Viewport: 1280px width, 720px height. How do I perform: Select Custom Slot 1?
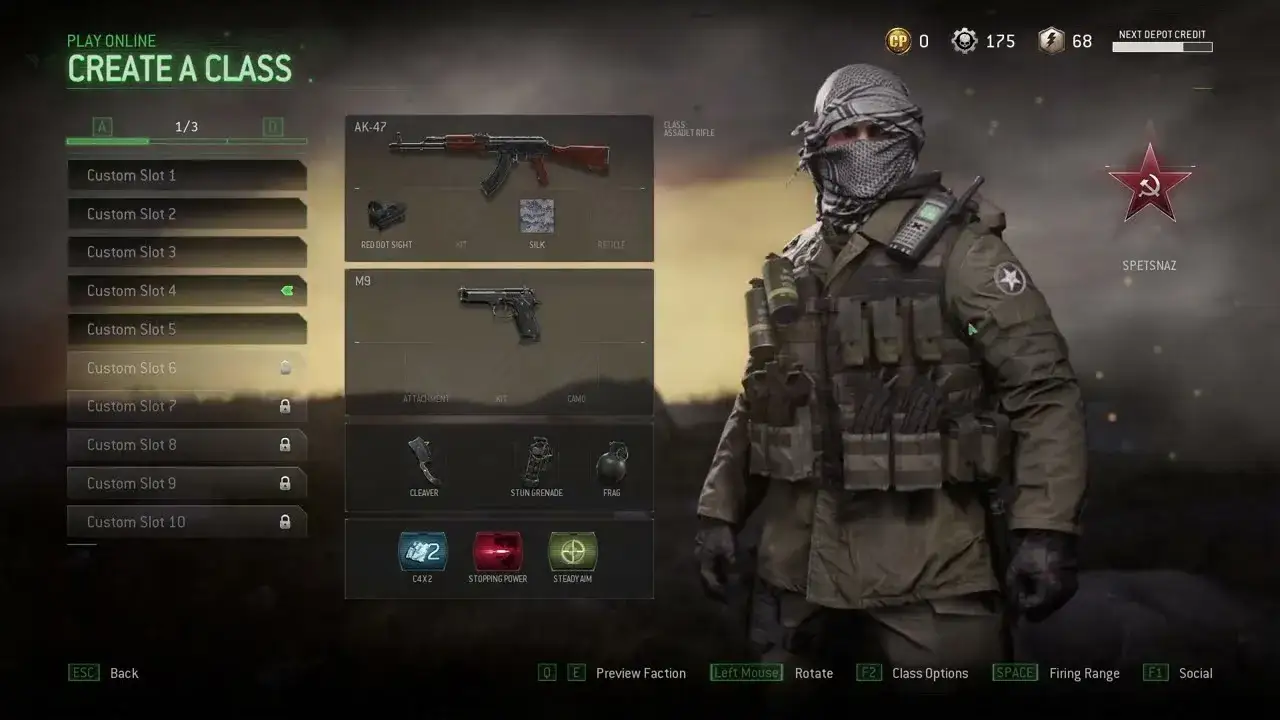tap(186, 175)
